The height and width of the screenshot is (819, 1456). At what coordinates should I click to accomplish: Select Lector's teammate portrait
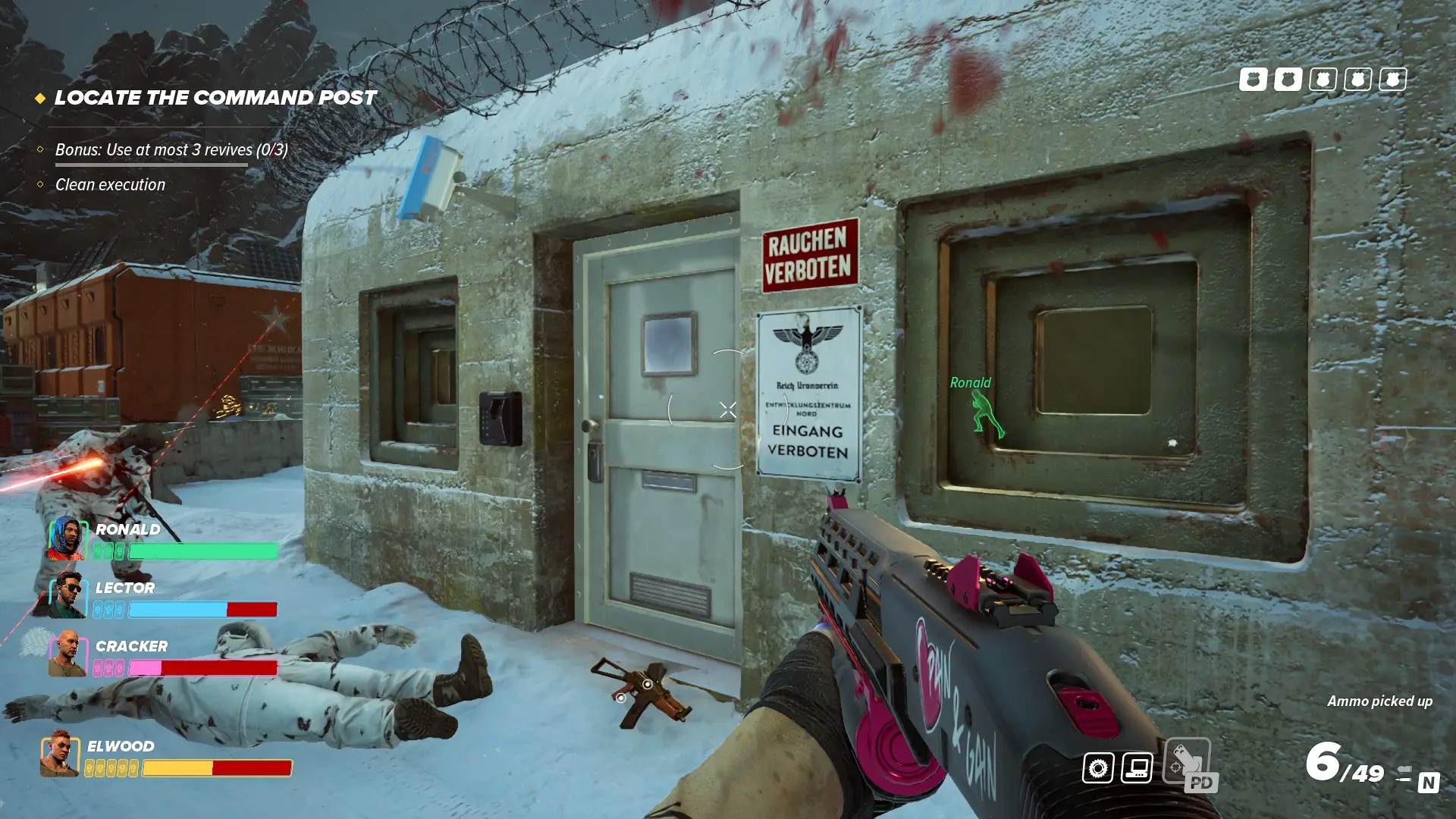pos(67,595)
